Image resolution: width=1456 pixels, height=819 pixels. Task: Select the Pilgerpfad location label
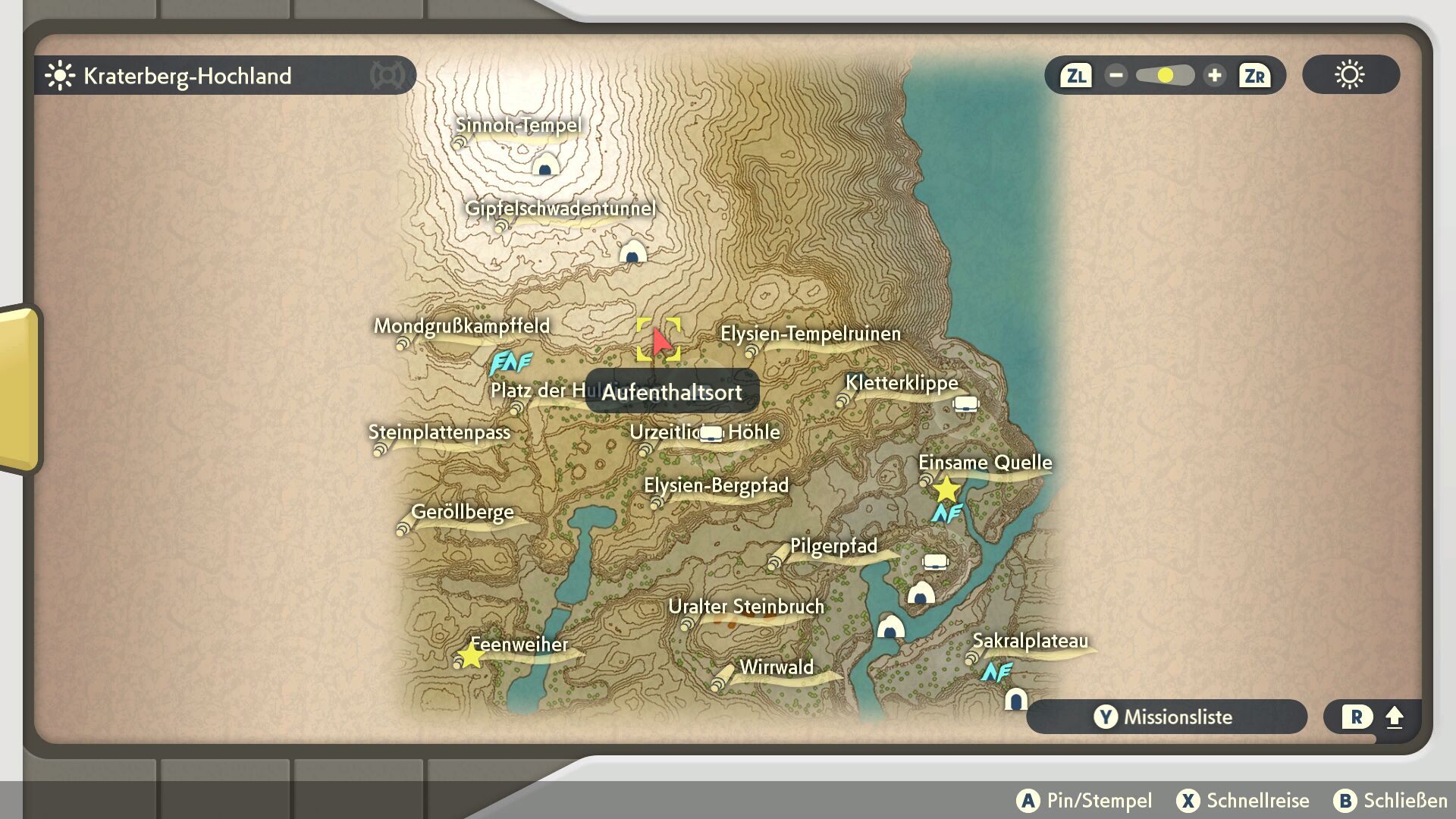point(833,546)
